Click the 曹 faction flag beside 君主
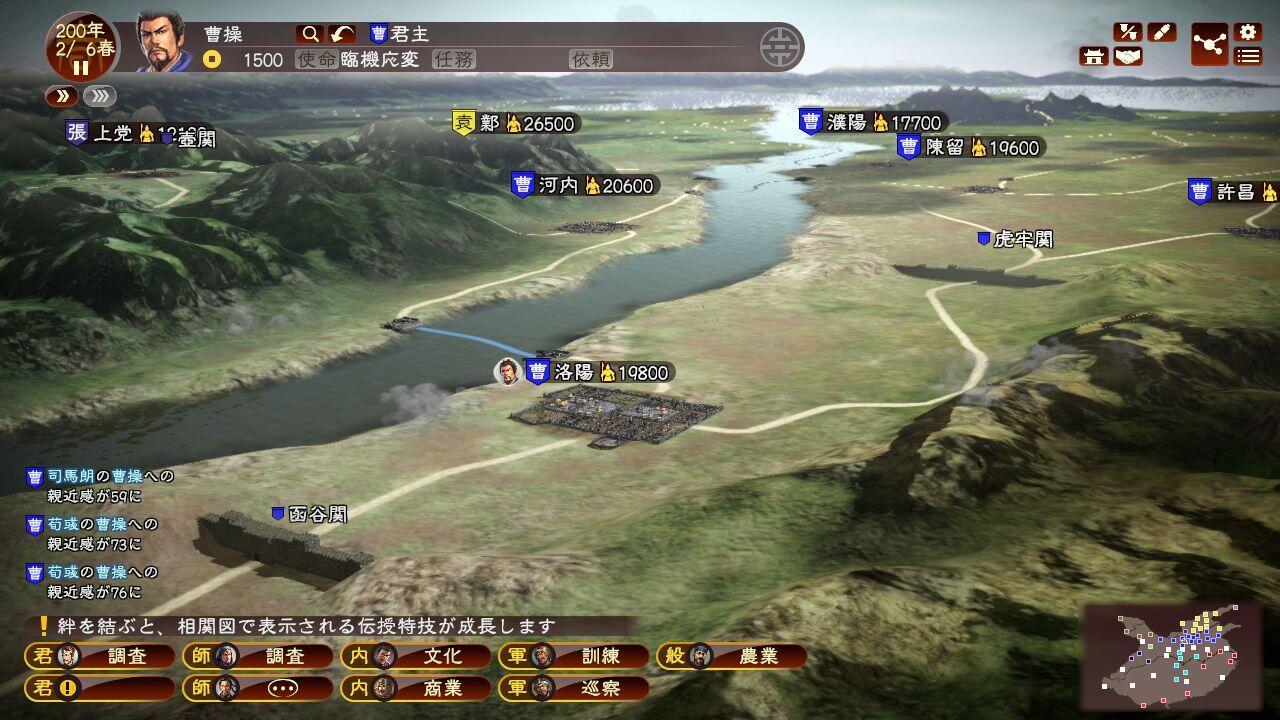The height and width of the screenshot is (720, 1280). pyautogui.click(x=377, y=33)
